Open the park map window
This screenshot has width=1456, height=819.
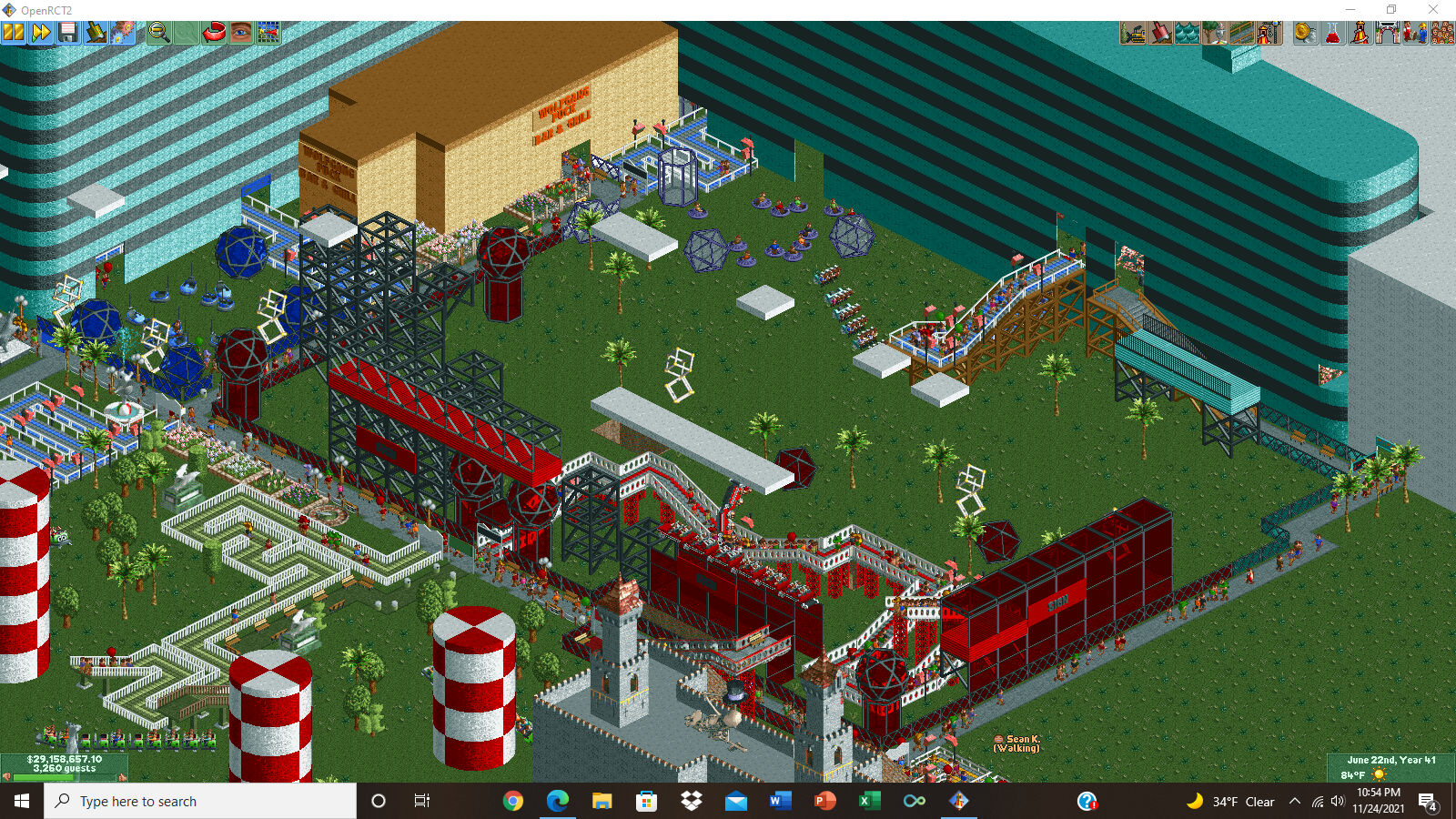point(268,32)
